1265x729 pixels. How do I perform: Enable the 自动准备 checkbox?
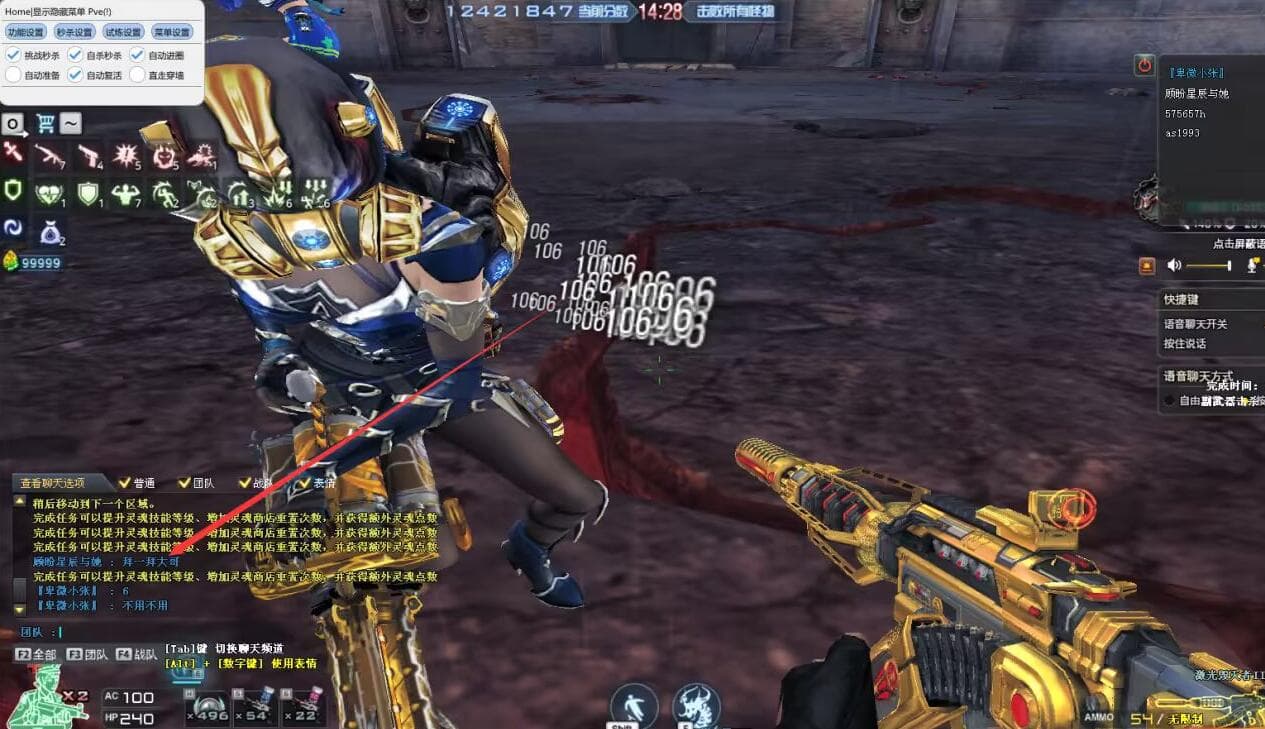[13, 74]
